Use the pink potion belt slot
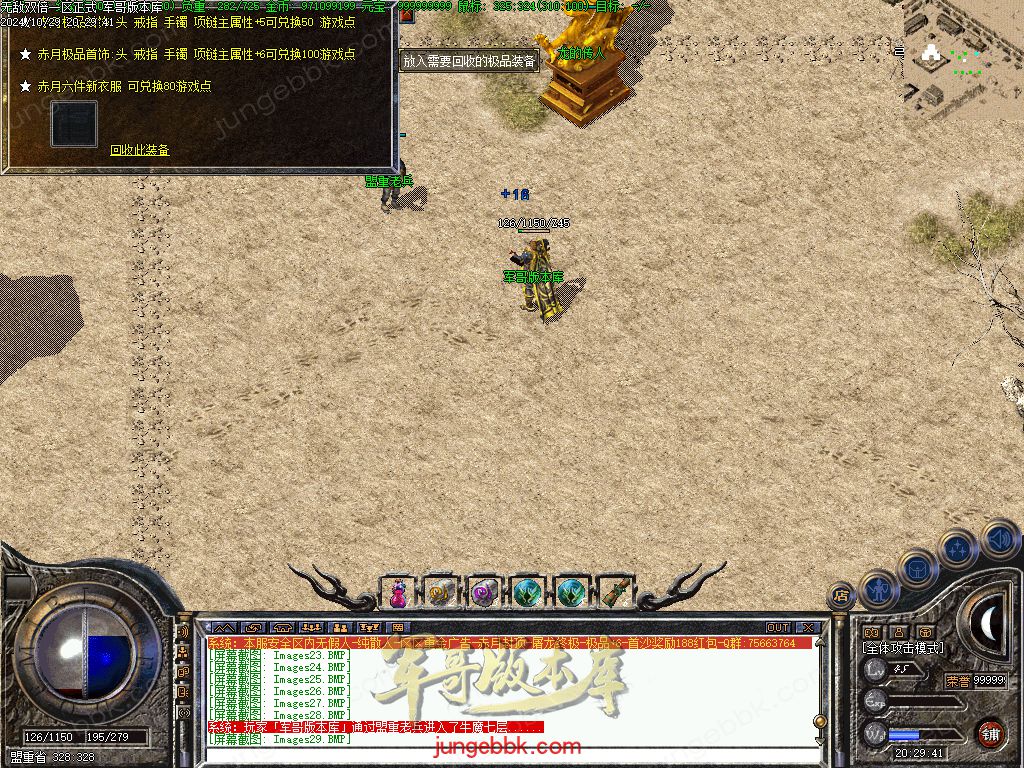This screenshot has height=768, width=1024. click(398, 593)
